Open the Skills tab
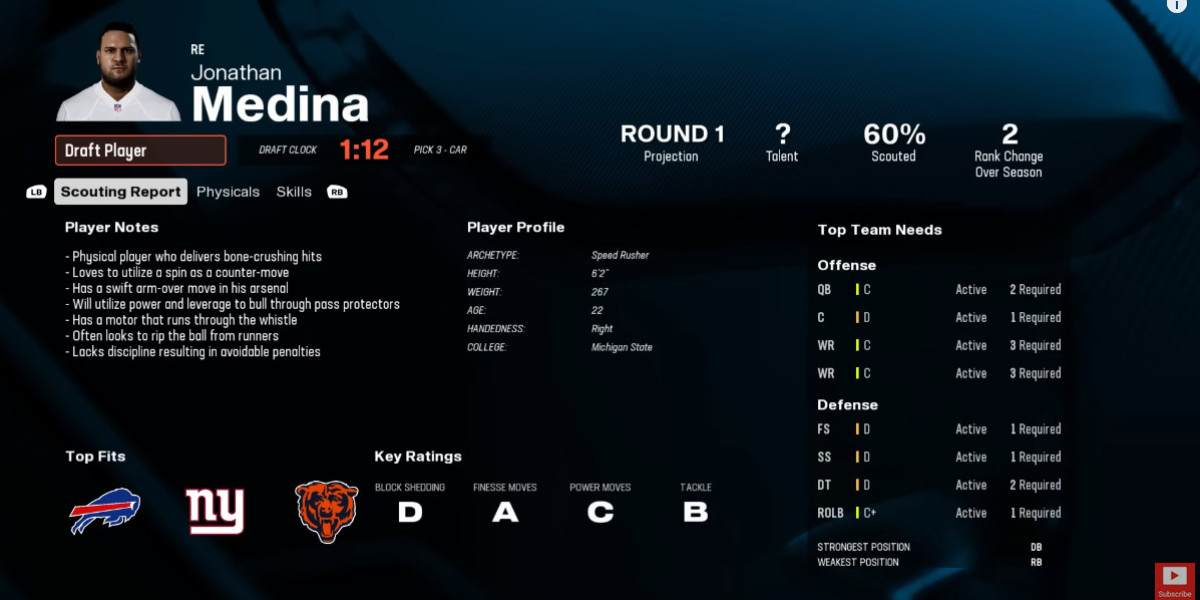The height and width of the screenshot is (600, 1200). coord(294,192)
